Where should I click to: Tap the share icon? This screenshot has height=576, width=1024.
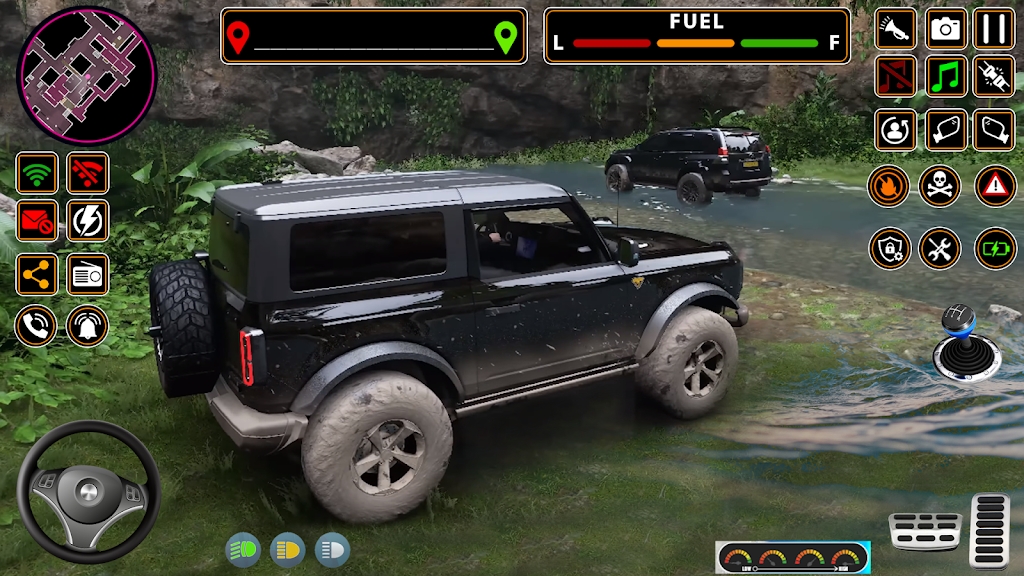[37, 274]
